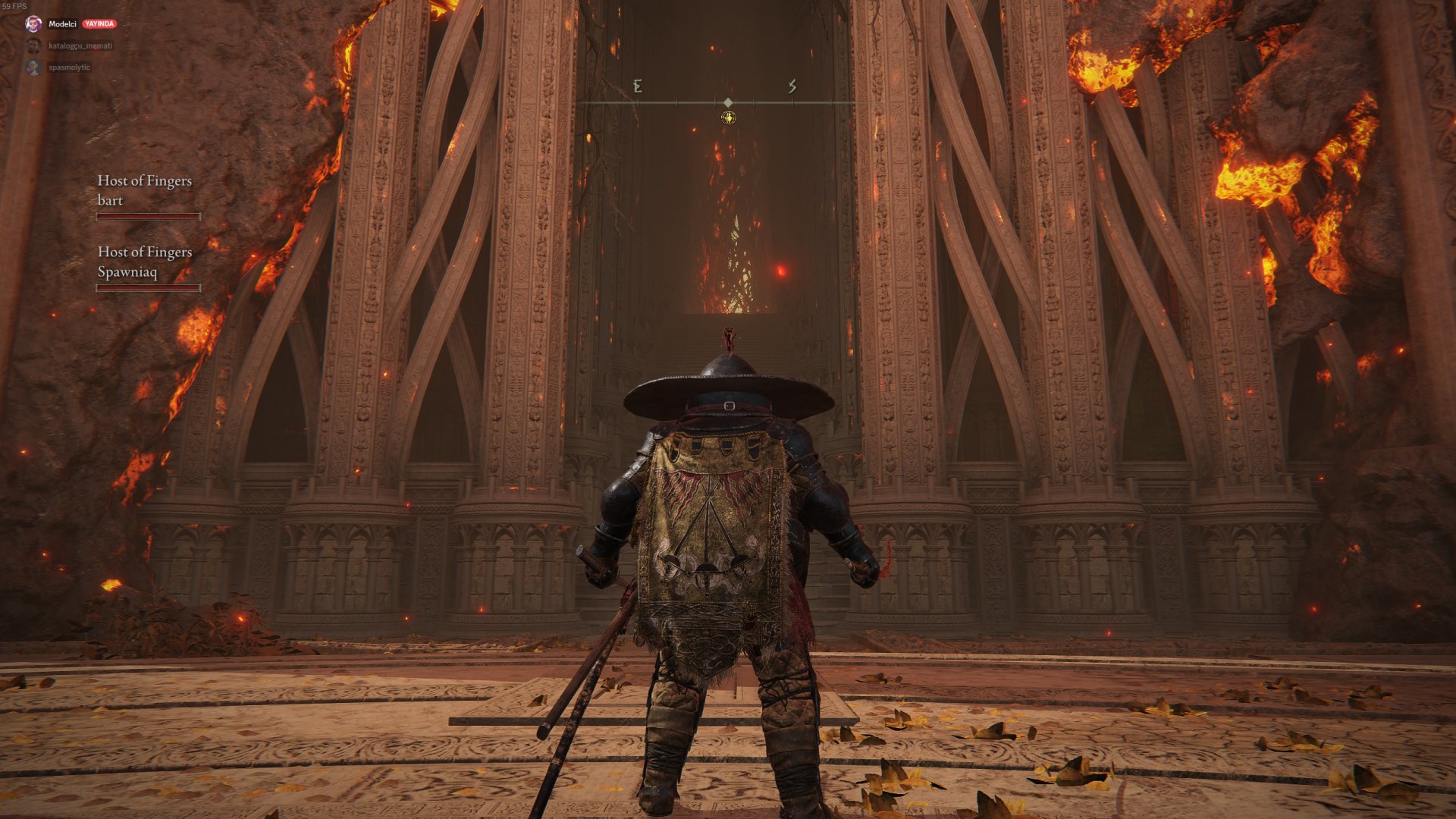Select katalogcu_memati in the voice overlay
Screen dimensions: 1456x819
80,46
